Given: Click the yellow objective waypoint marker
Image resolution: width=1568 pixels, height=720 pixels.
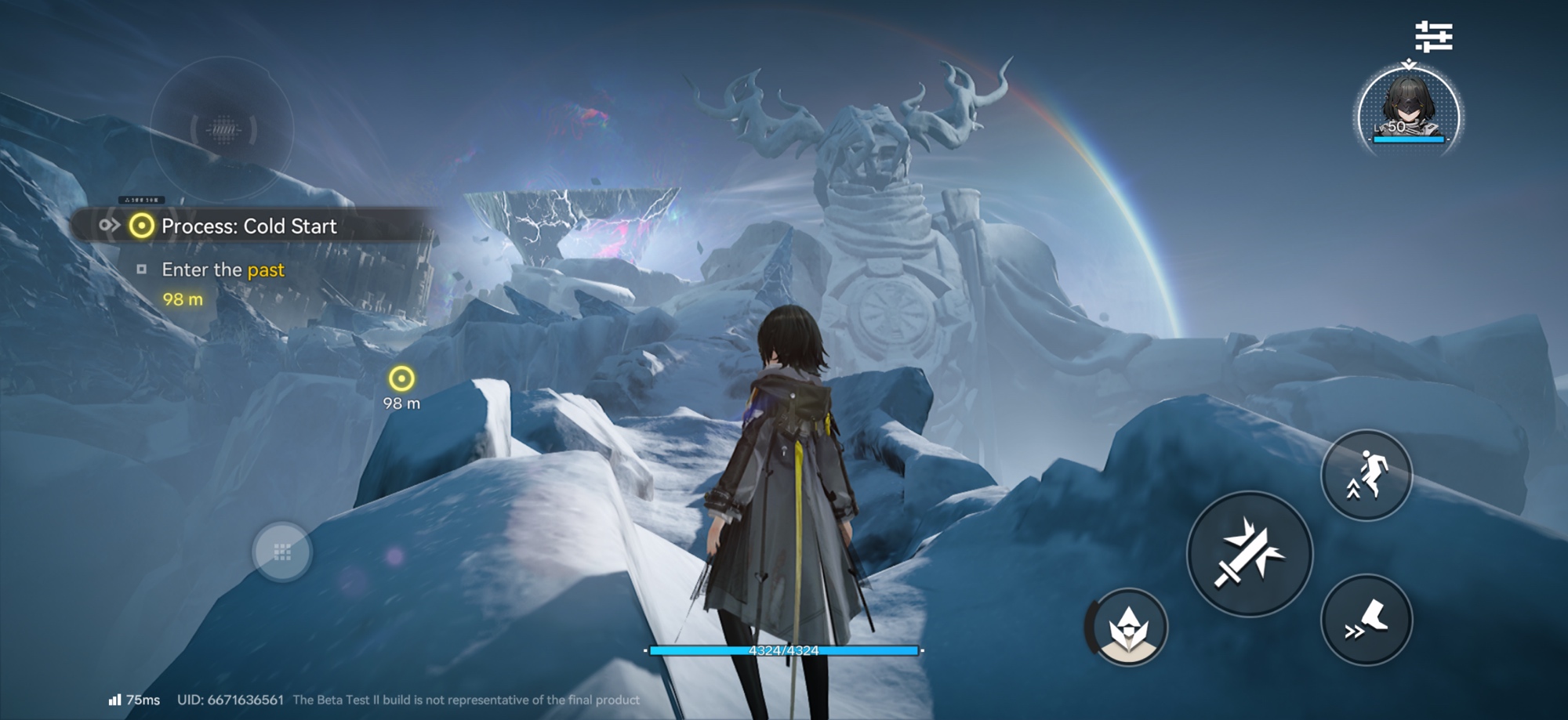Looking at the screenshot, I should point(401,379).
